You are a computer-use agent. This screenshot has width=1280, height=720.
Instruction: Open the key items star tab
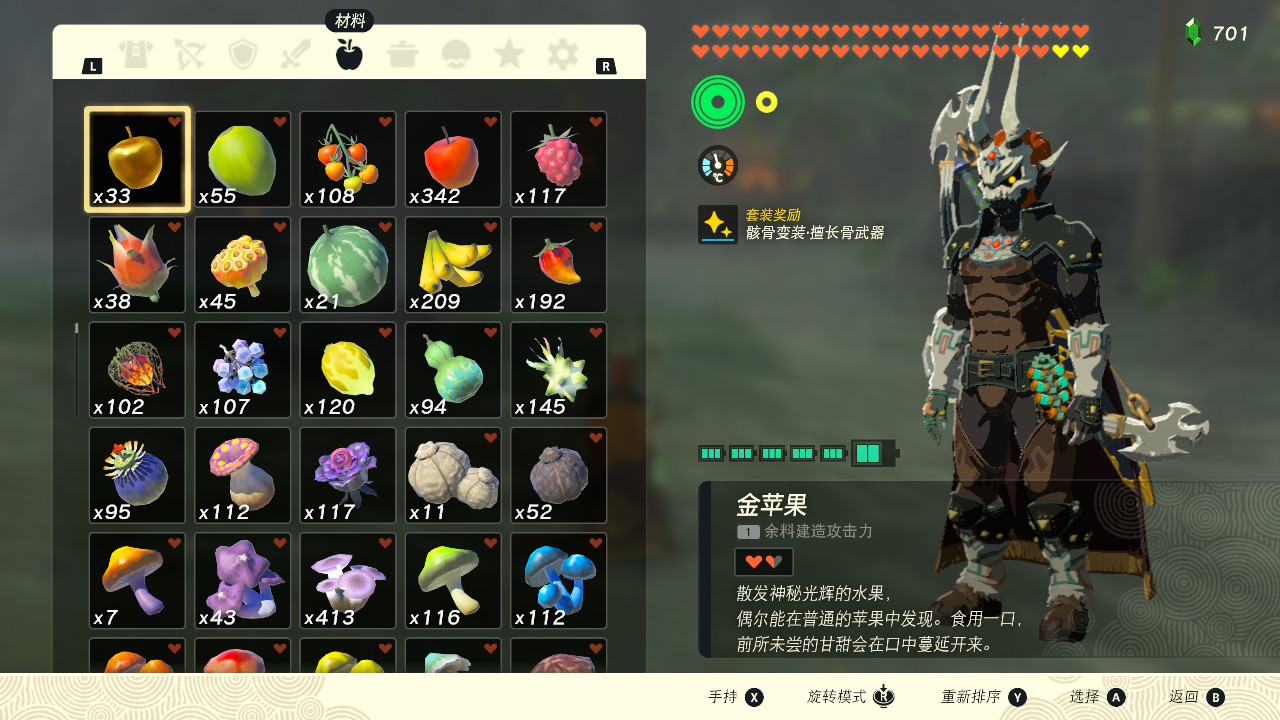(509, 54)
